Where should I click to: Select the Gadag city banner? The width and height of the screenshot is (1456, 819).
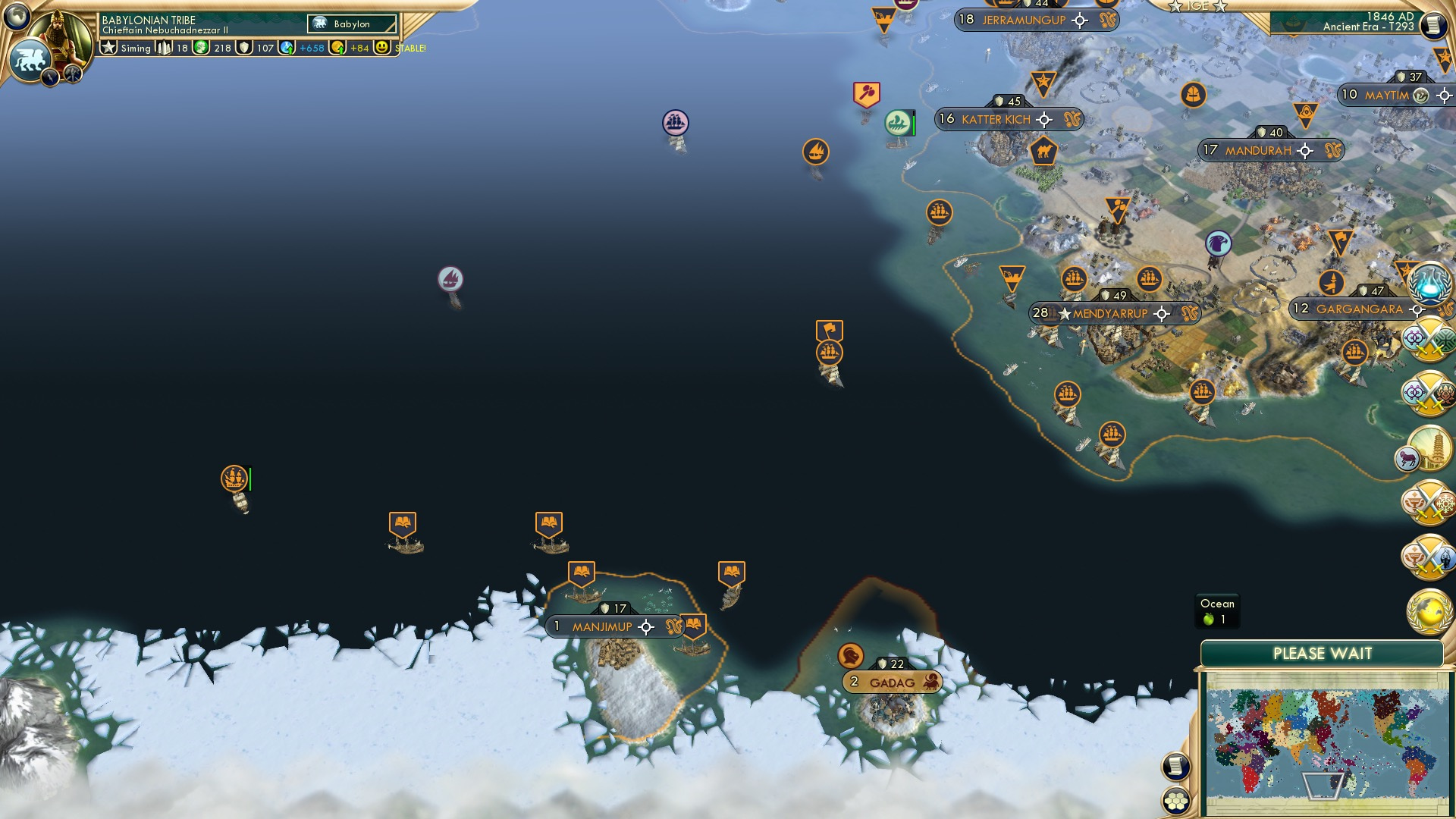(x=893, y=681)
